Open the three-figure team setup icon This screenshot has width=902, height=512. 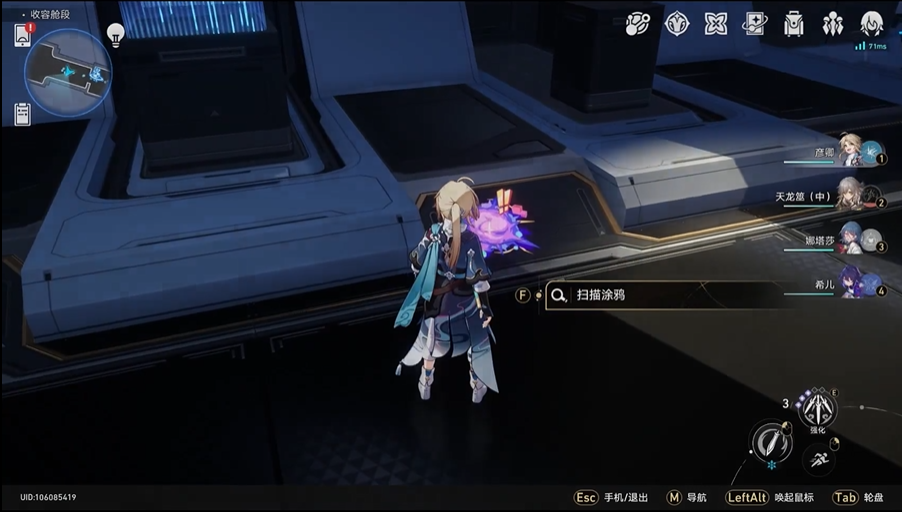point(832,24)
